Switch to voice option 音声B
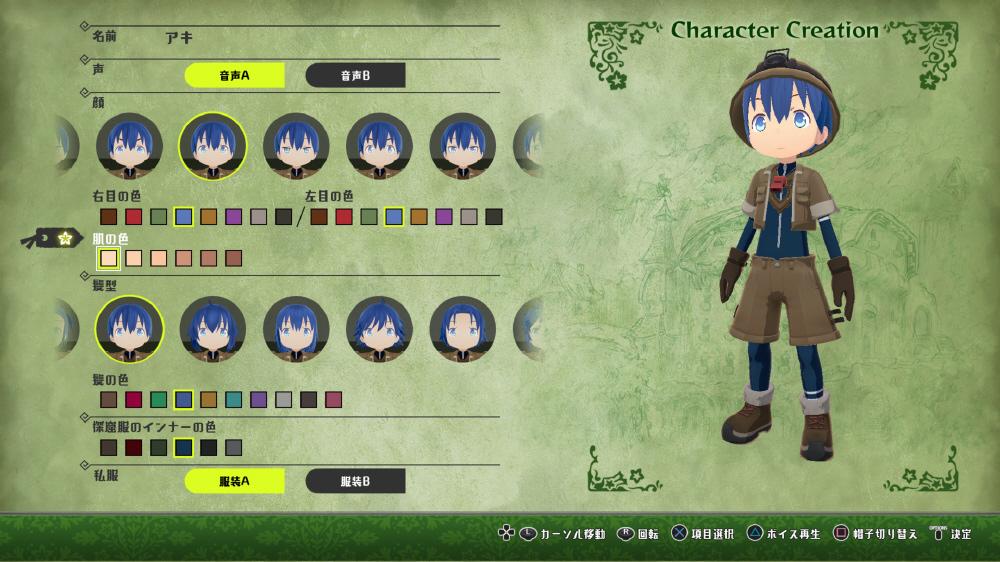1000x562 pixels. point(355,75)
